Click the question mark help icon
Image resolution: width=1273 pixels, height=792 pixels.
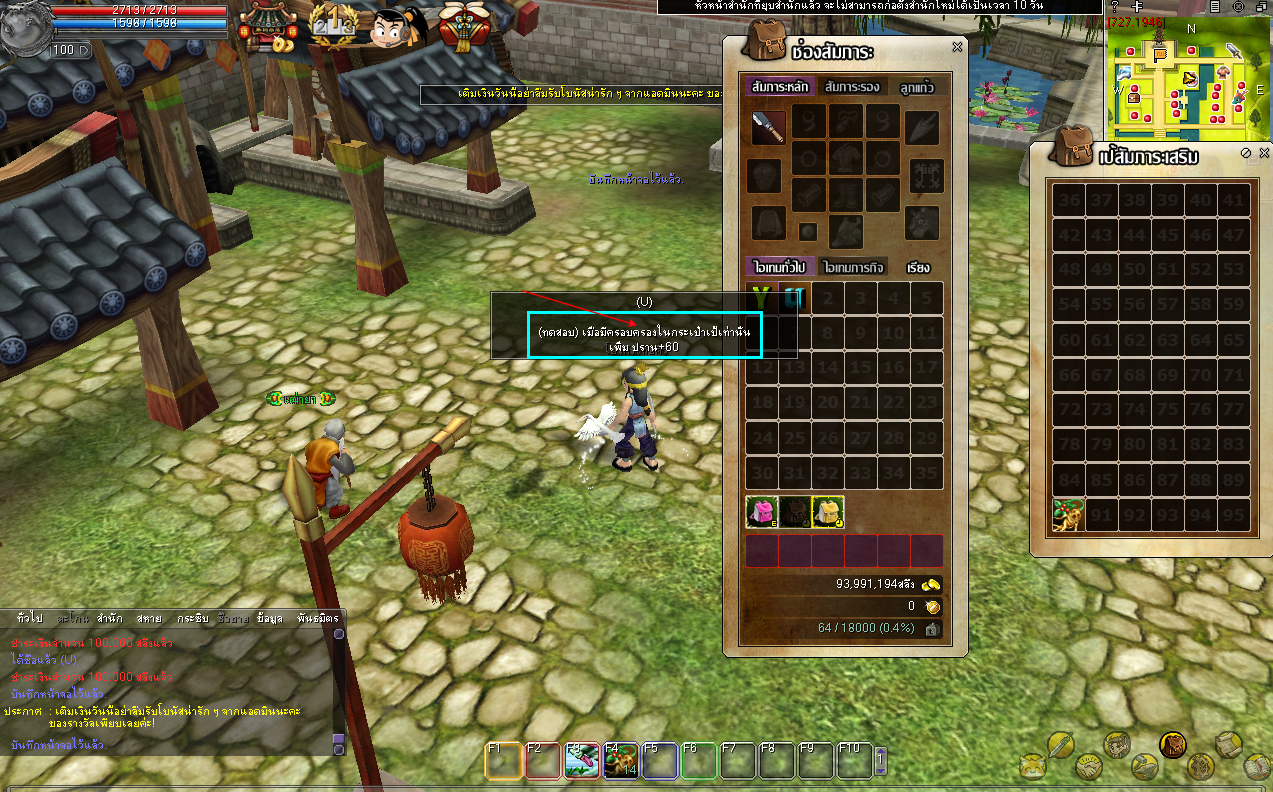coord(1115,7)
